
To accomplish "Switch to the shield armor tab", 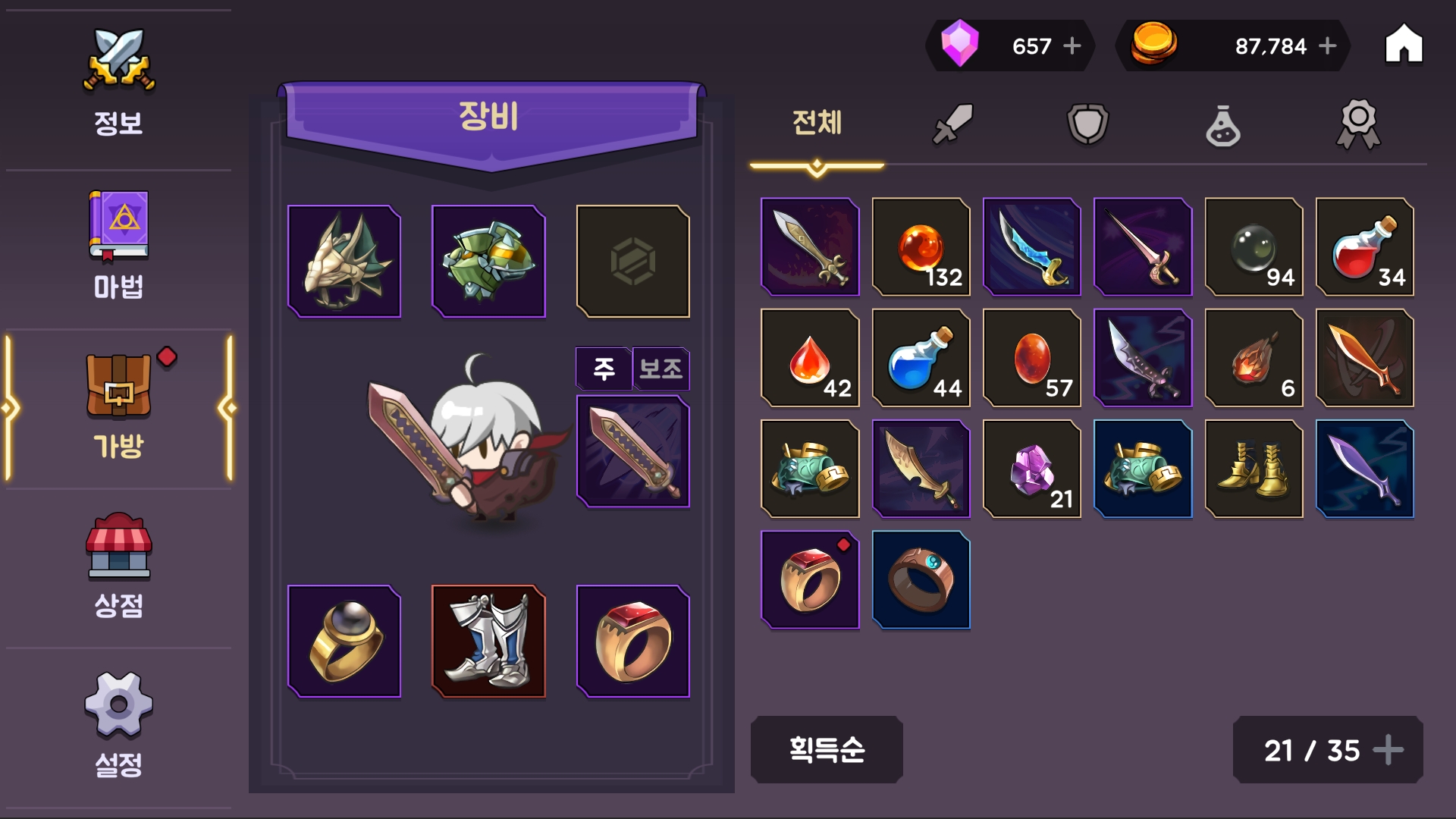I will click(x=1087, y=124).
